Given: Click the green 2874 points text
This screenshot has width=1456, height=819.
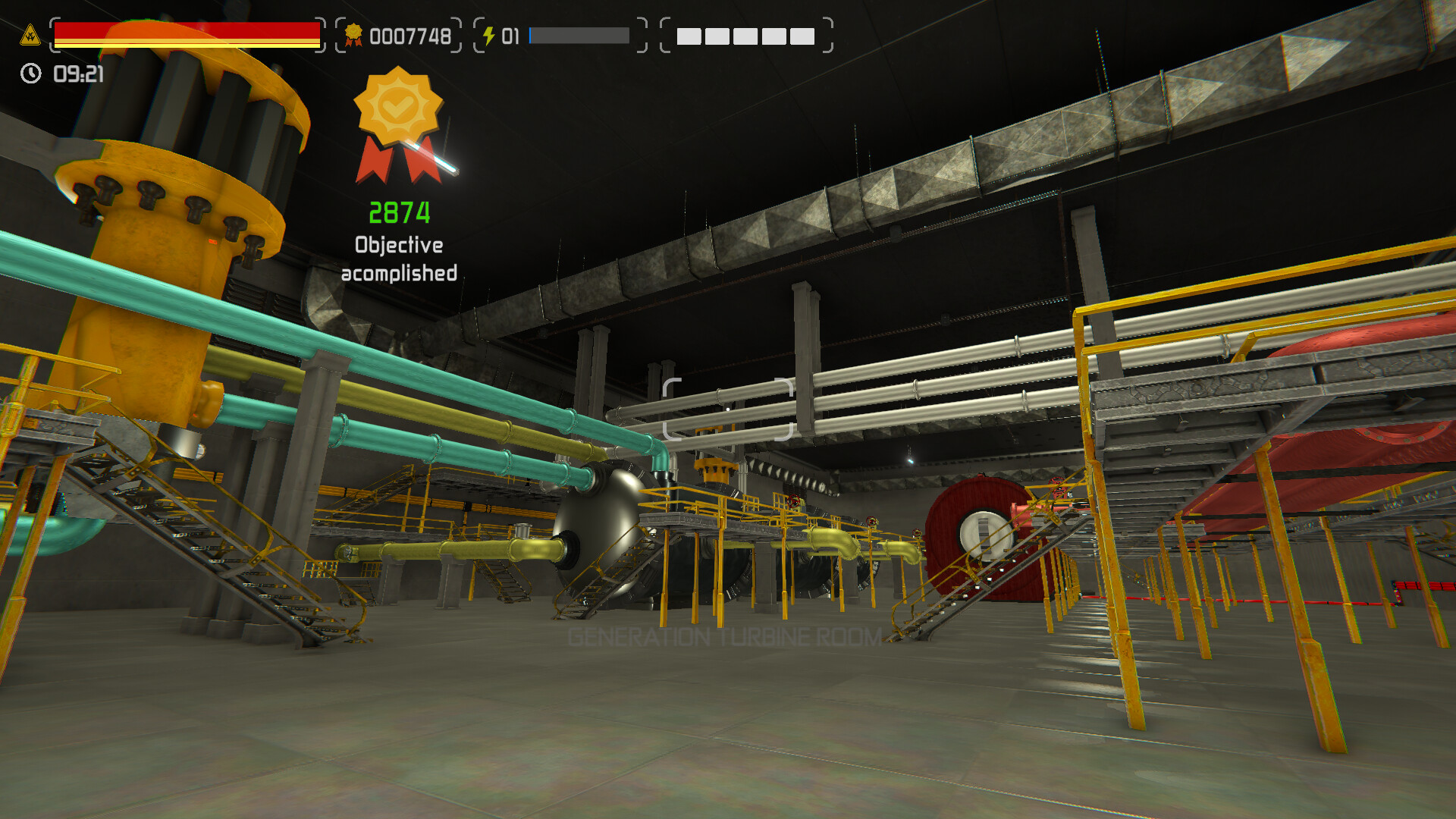Looking at the screenshot, I should click(x=399, y=213).
